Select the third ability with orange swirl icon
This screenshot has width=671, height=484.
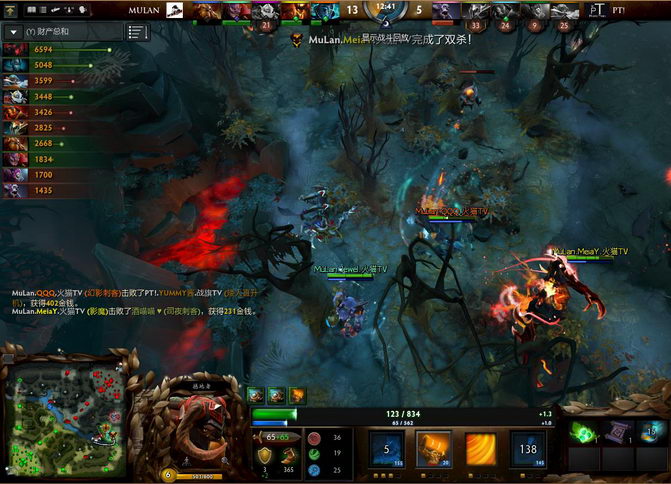479,449
